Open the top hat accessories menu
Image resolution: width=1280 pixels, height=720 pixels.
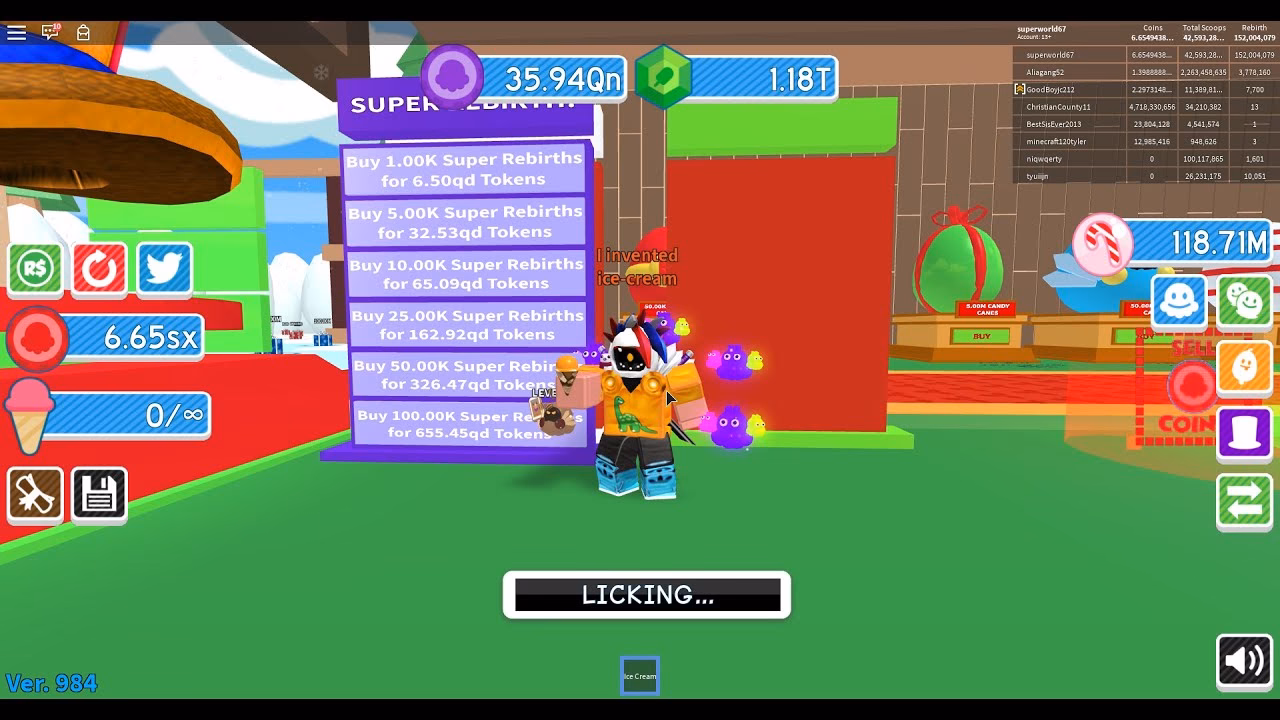(x=1243, y=433)
